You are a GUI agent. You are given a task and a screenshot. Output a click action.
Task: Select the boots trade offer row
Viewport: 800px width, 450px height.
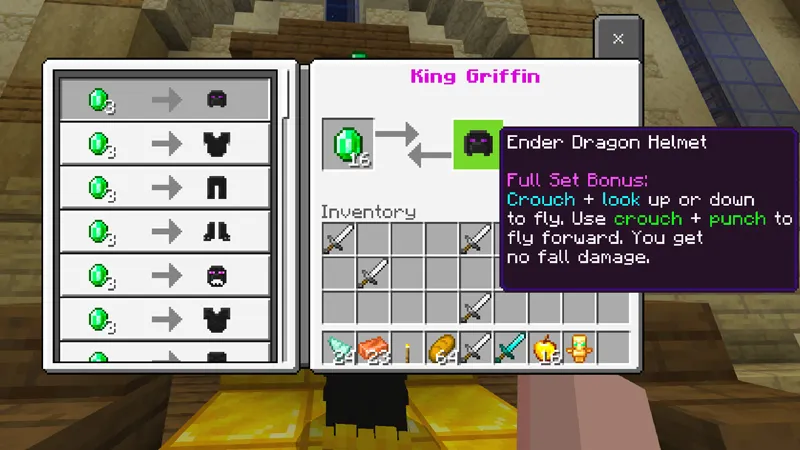pyautogui.click(x=165, y=231)
